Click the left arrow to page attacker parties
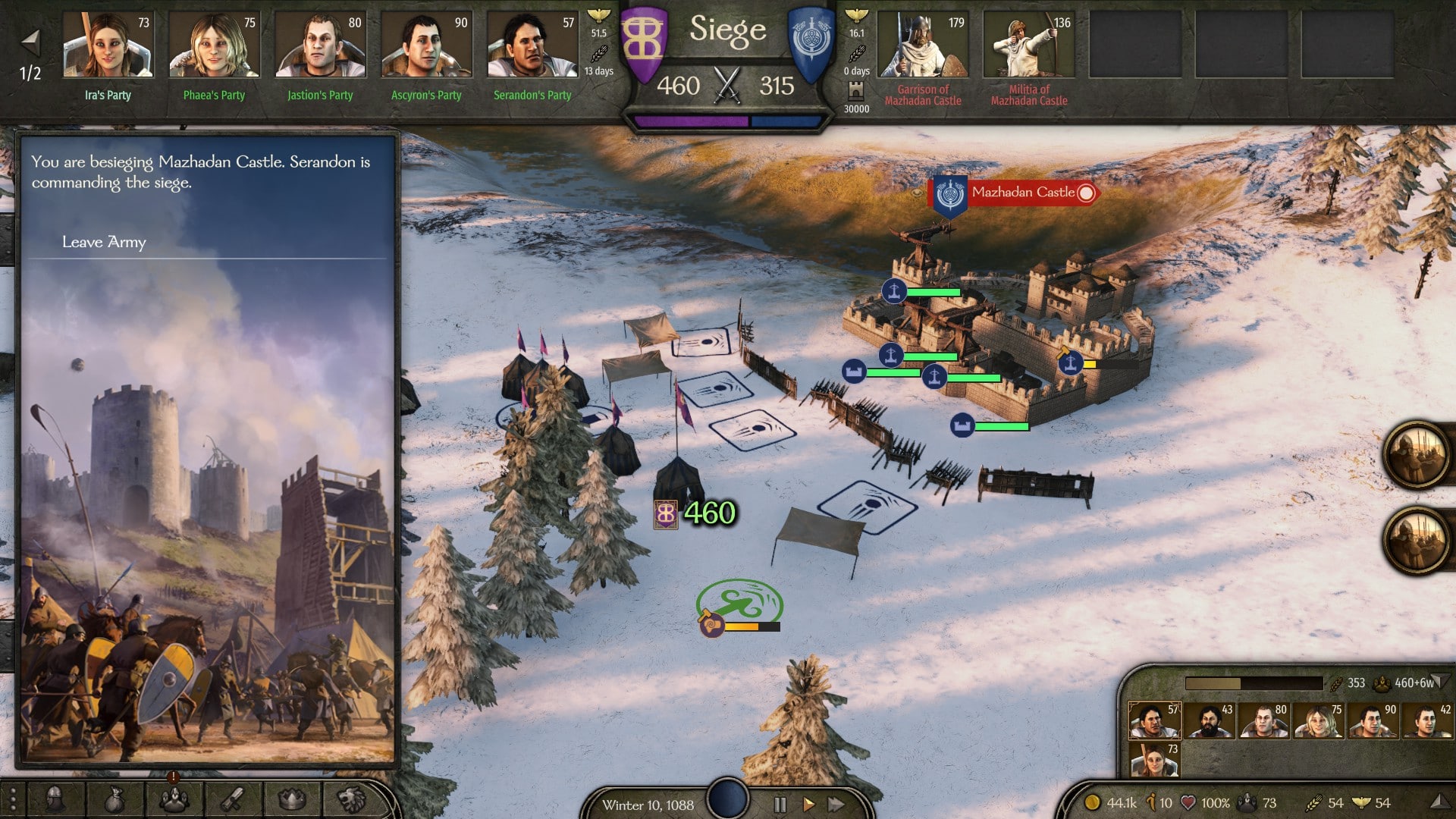 point(30,42)
